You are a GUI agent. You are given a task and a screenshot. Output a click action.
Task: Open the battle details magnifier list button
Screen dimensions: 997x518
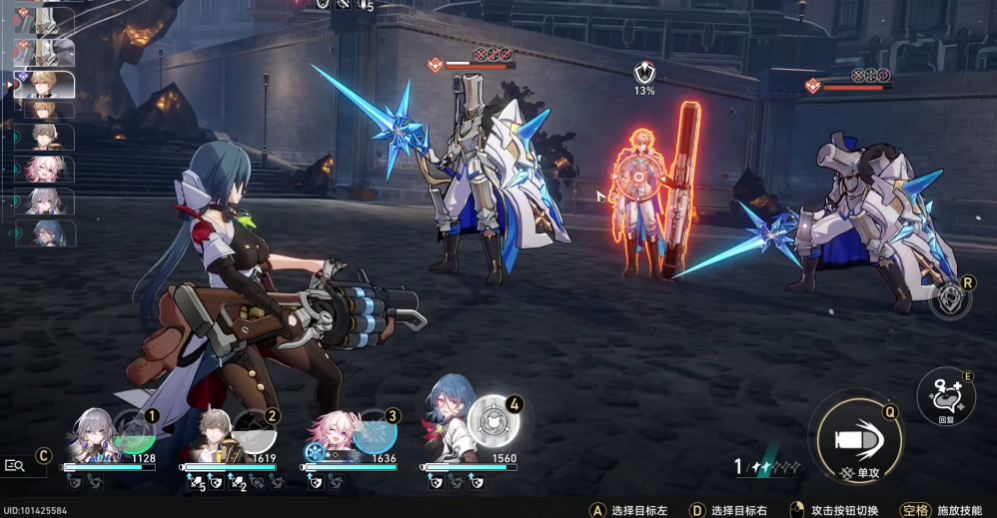click(x=15, y=465)
